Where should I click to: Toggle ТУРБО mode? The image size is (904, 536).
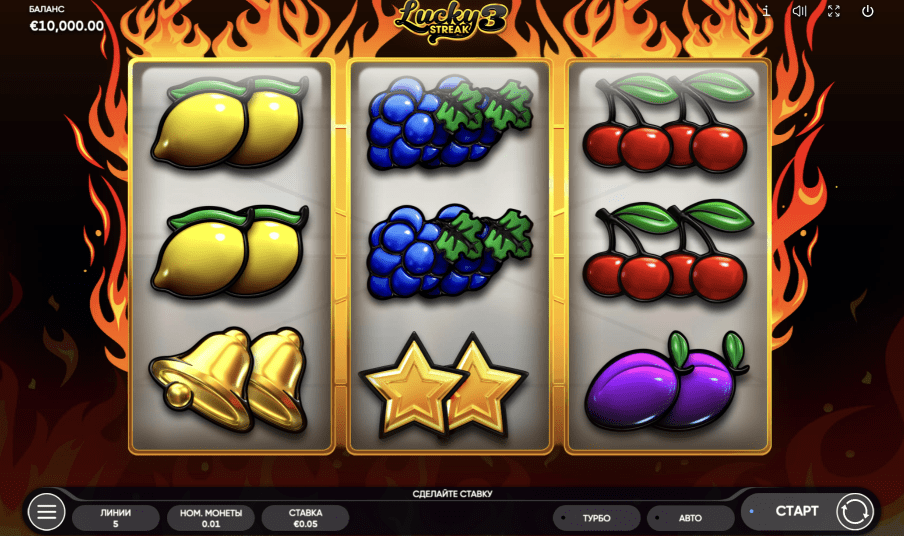[596, 518]
